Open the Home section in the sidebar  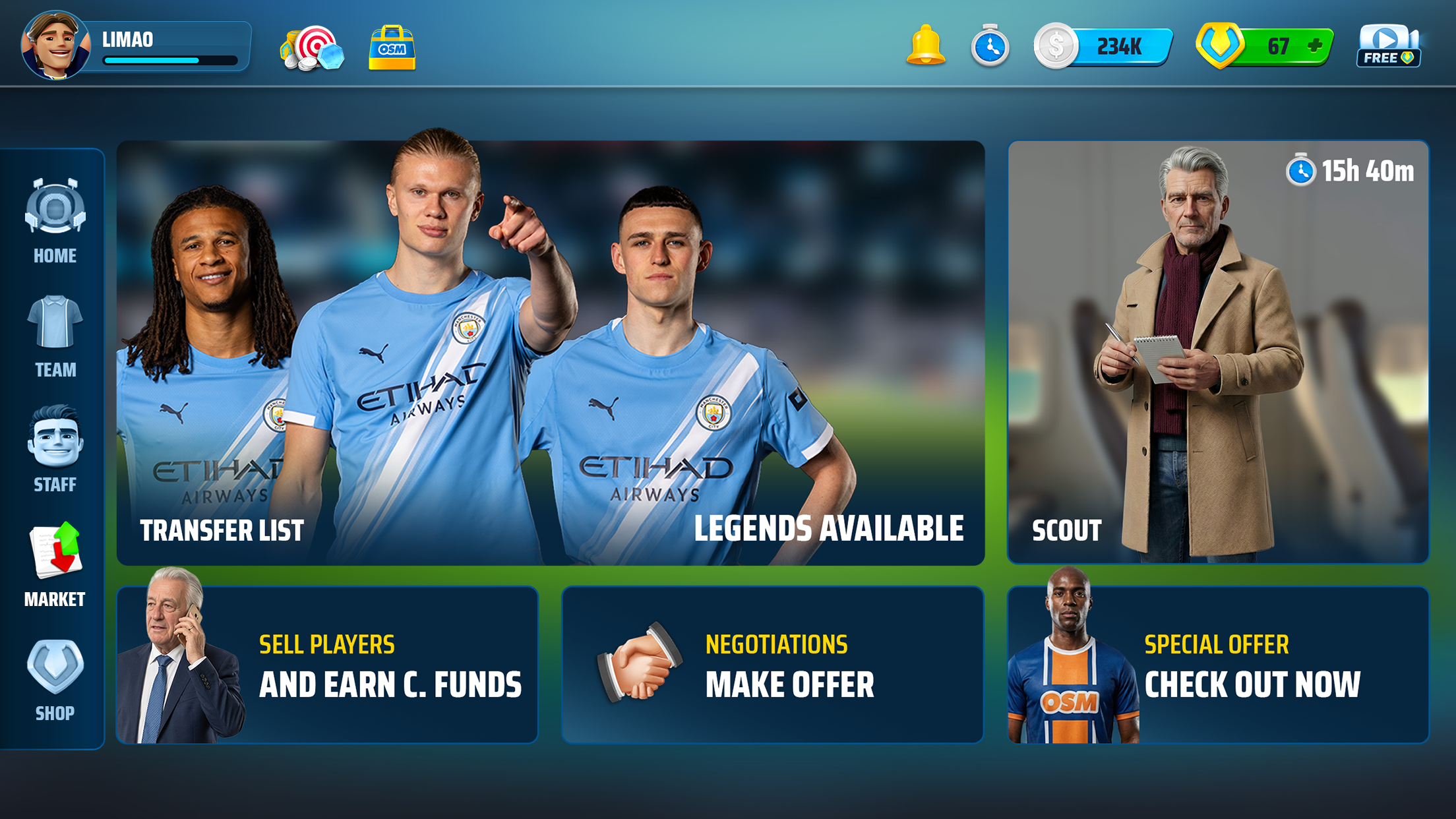[55, 221]
